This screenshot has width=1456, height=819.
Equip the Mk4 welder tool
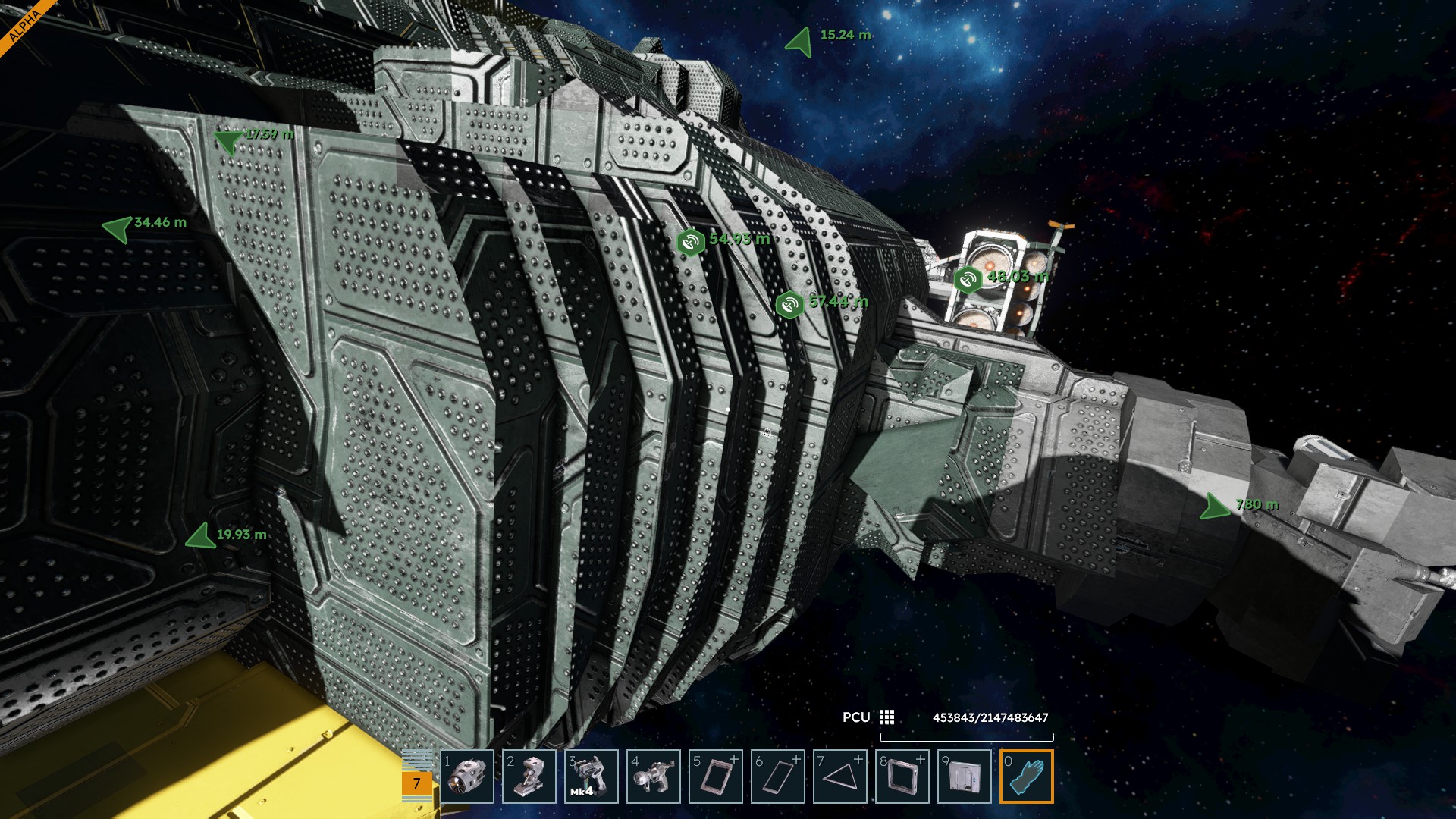(591, 777)
